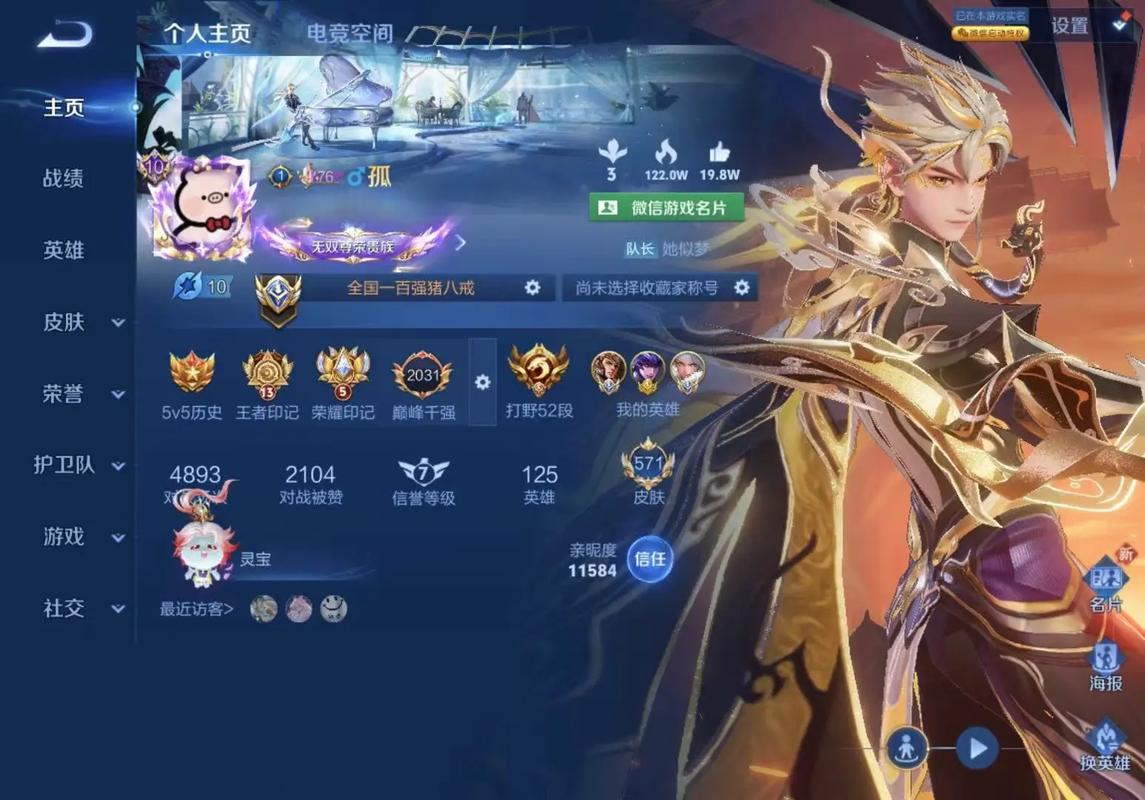Open the 英雄 section
This screenshot has height=800, width=1145.
(x=63, y=250)
